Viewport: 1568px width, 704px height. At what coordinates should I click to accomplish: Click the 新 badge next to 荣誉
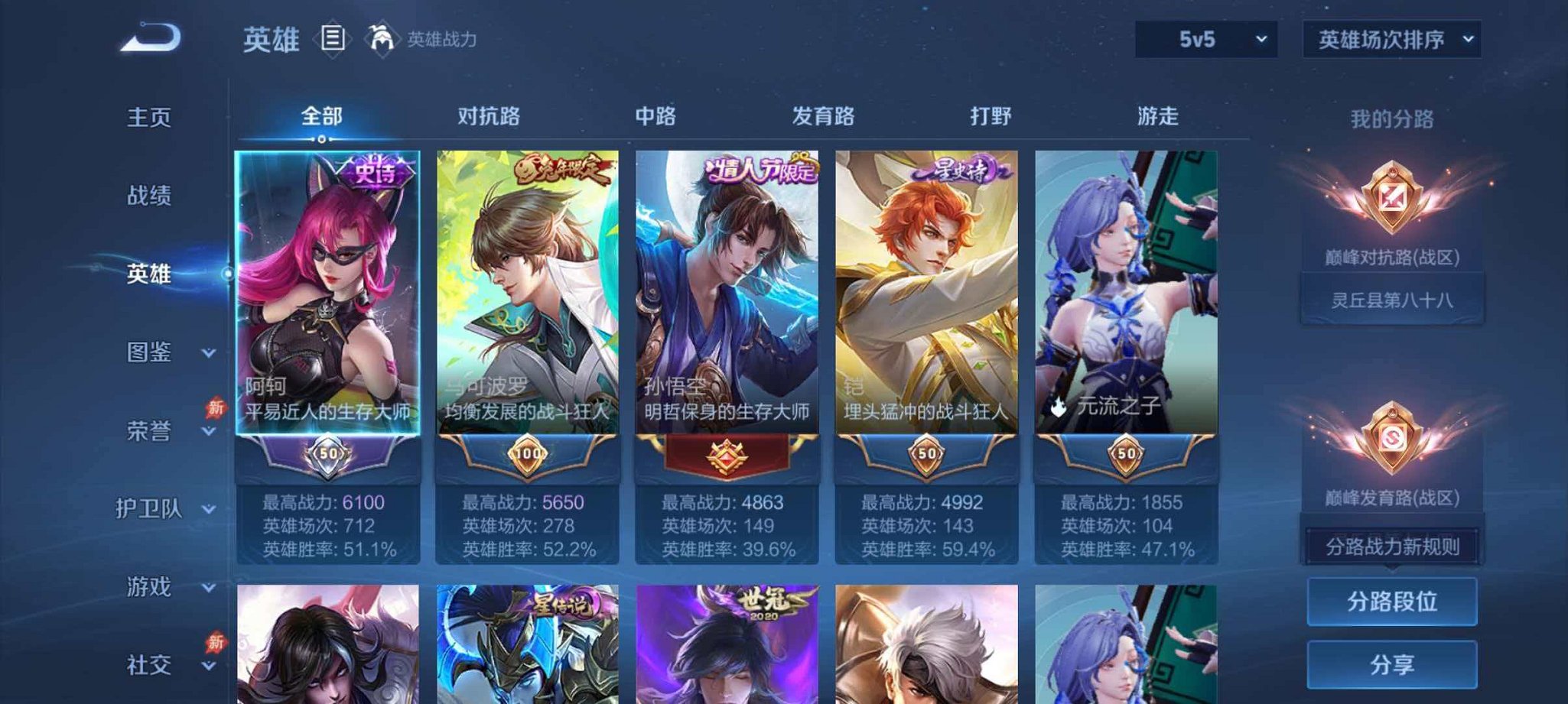click(x=216, y=408)
